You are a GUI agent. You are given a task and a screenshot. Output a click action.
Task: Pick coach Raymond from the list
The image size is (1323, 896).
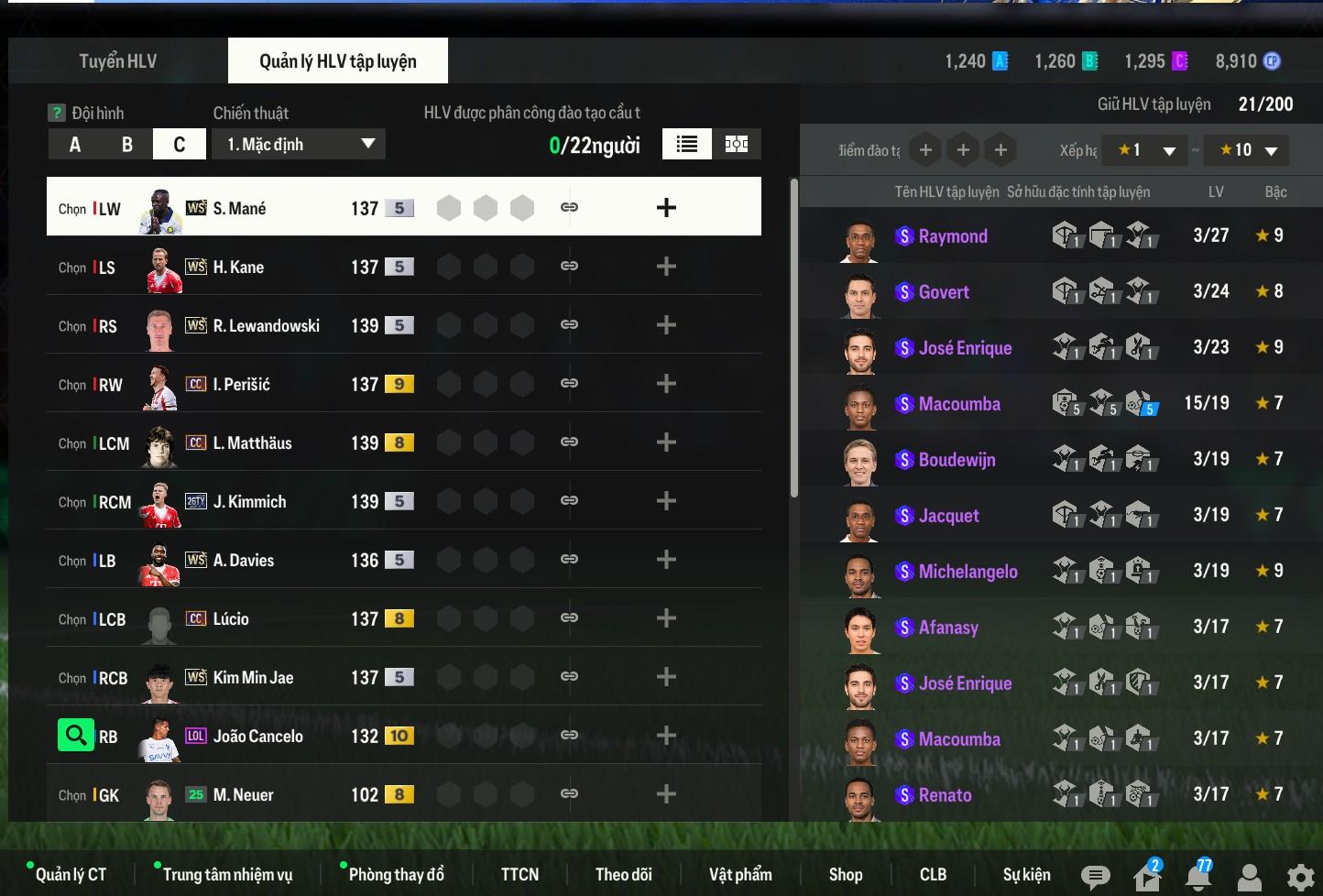point(953,236)
